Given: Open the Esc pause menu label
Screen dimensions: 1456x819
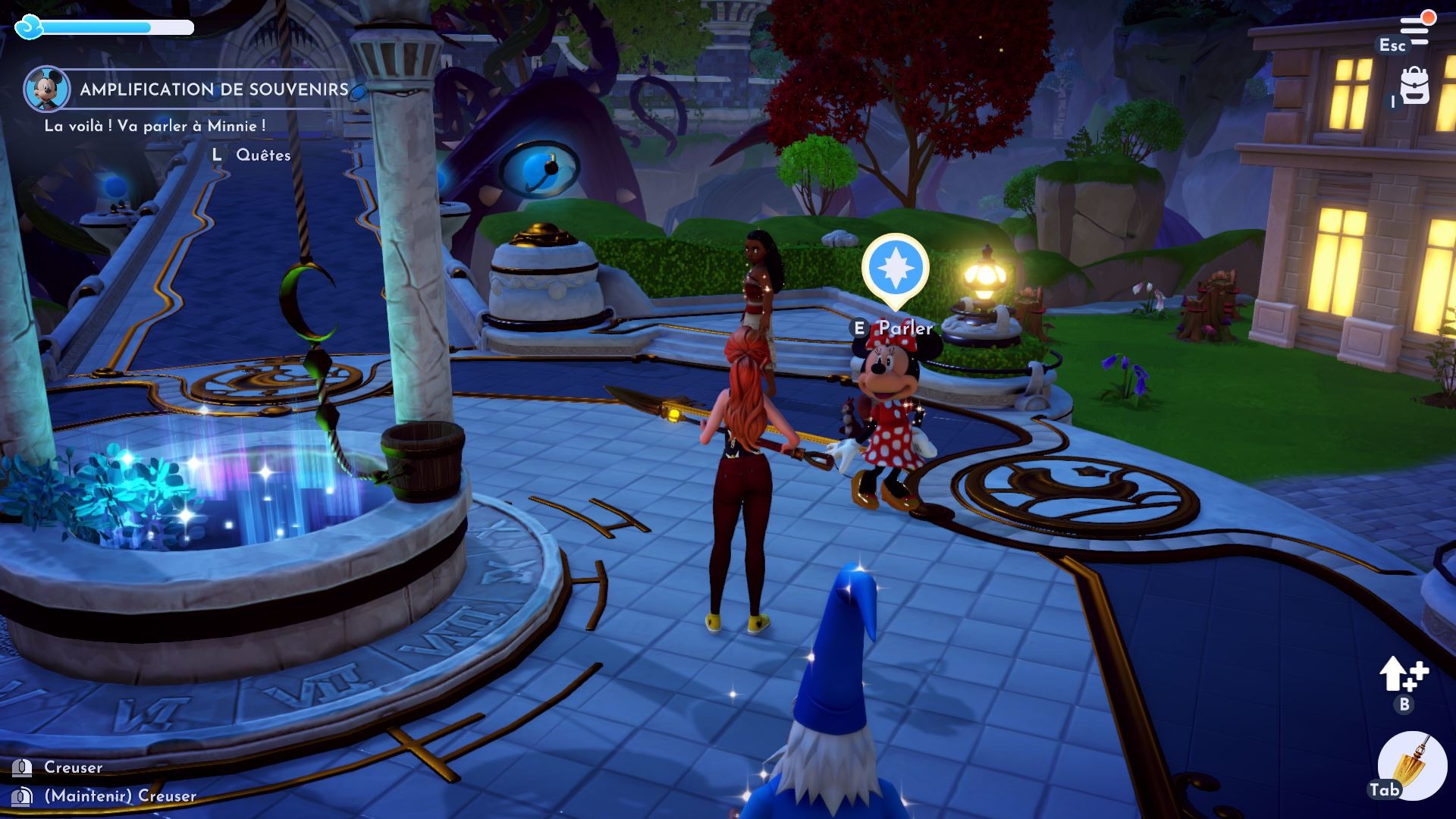Looking at the screenshot, I should coord(1392,45).
